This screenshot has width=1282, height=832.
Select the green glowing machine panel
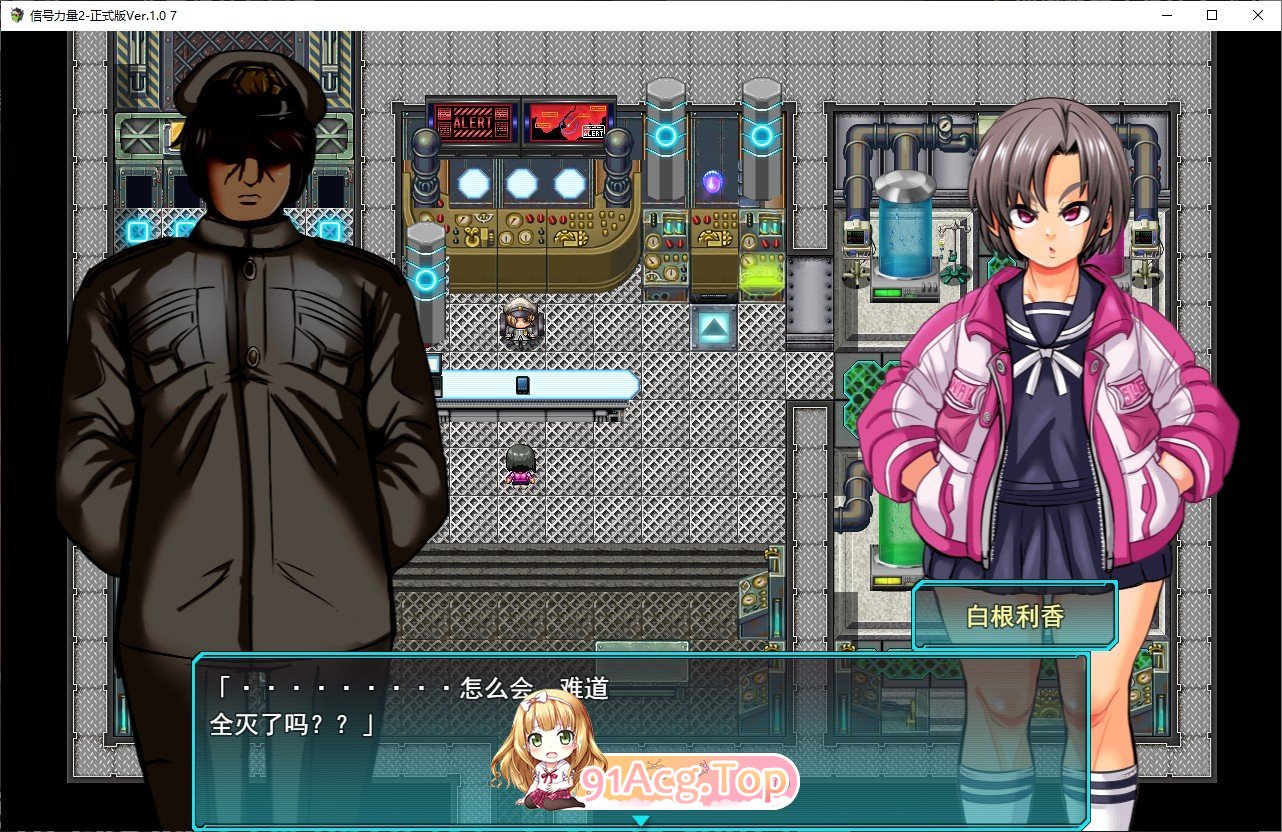click(762, 278)
